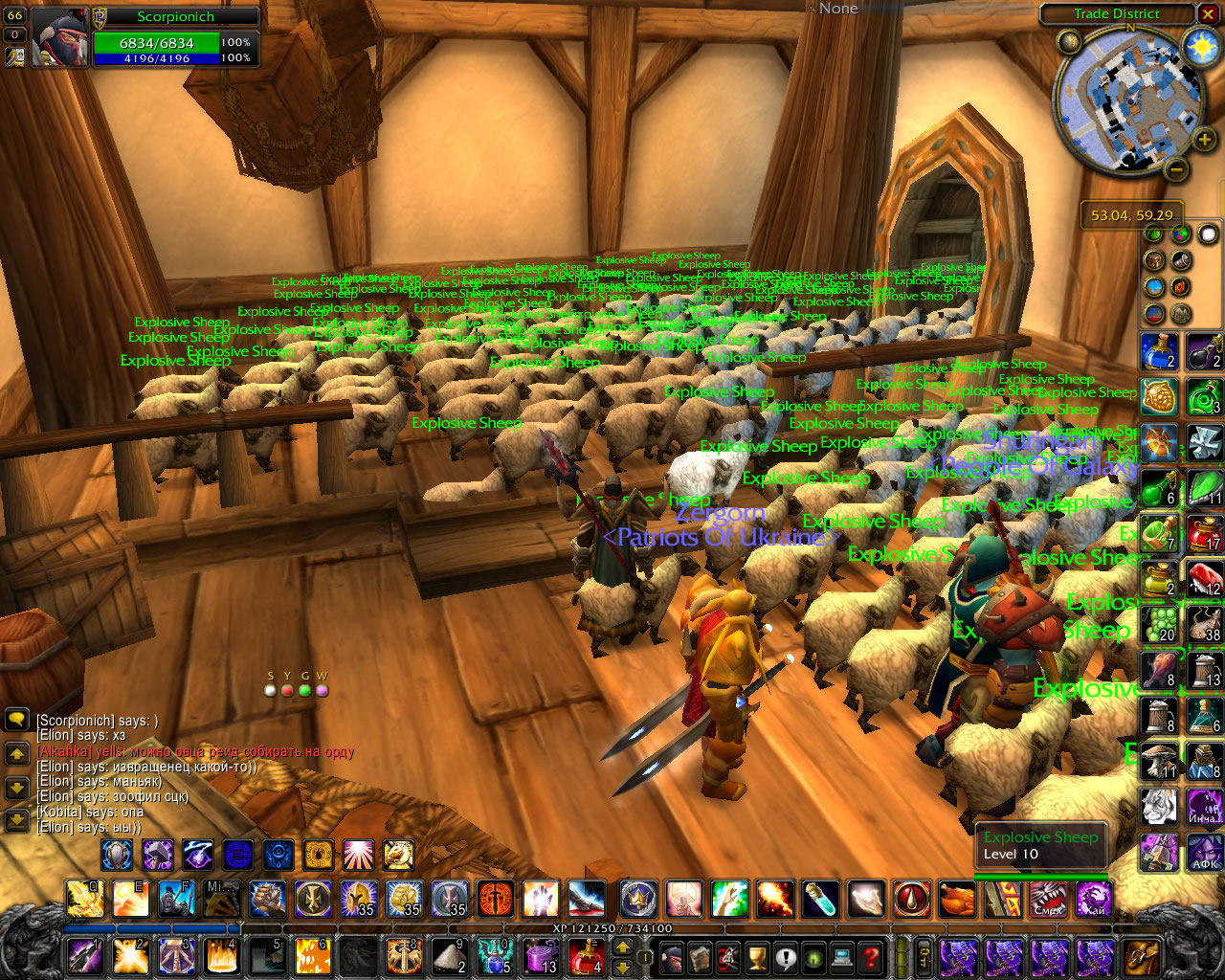This screenshot has width=1225, height=980.
Task: Click the Scorpionich player portrait
Action: [x=60, y=38]
